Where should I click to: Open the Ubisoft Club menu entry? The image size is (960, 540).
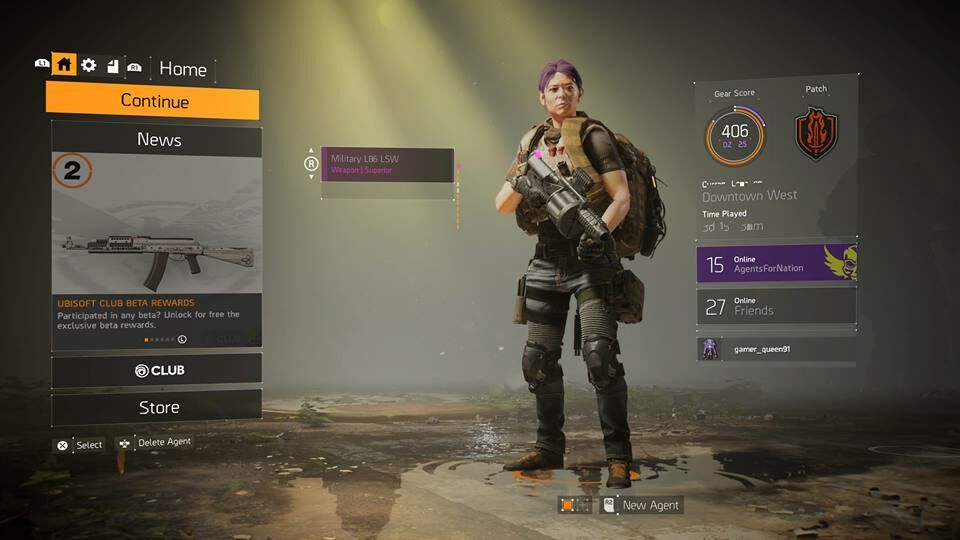click(x=158, y=370)
